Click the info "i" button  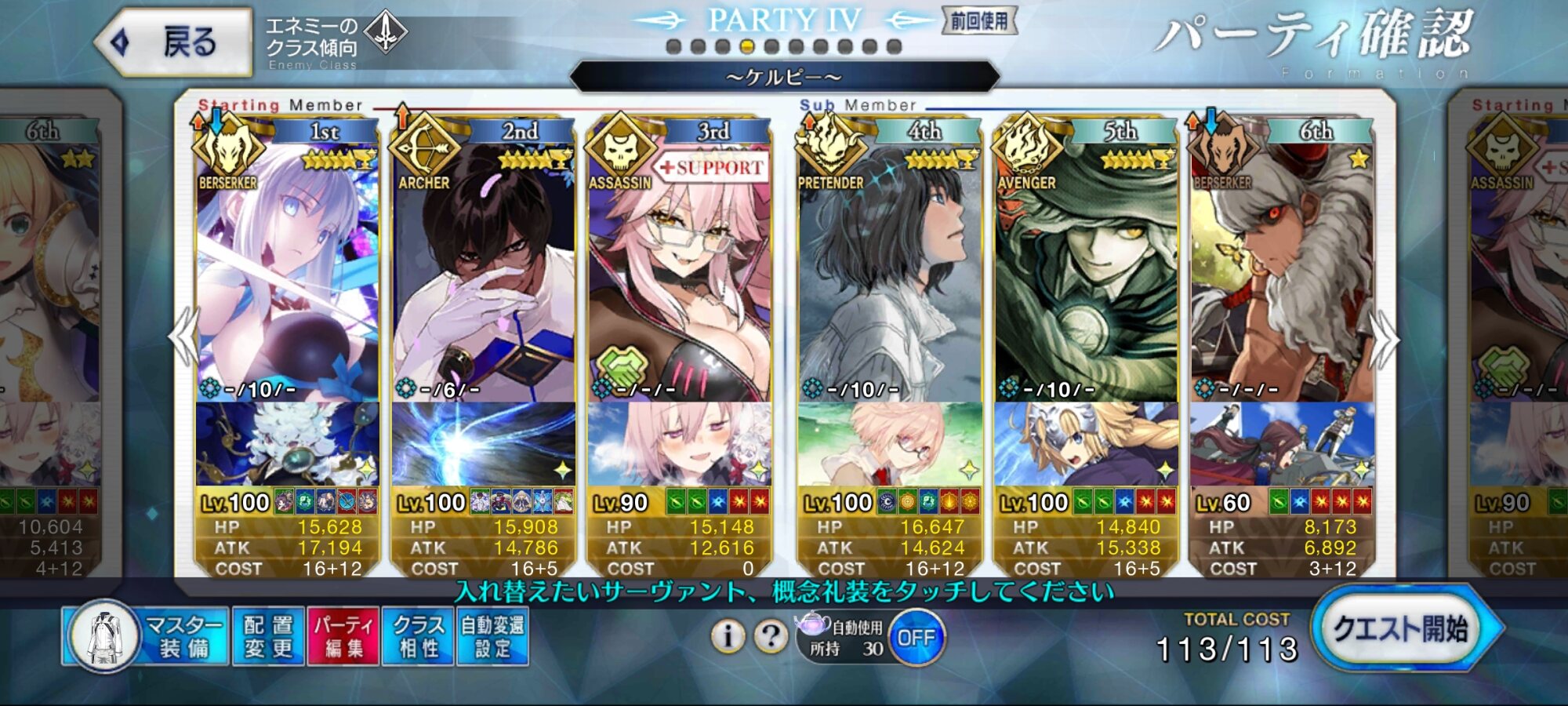(728, 636)
